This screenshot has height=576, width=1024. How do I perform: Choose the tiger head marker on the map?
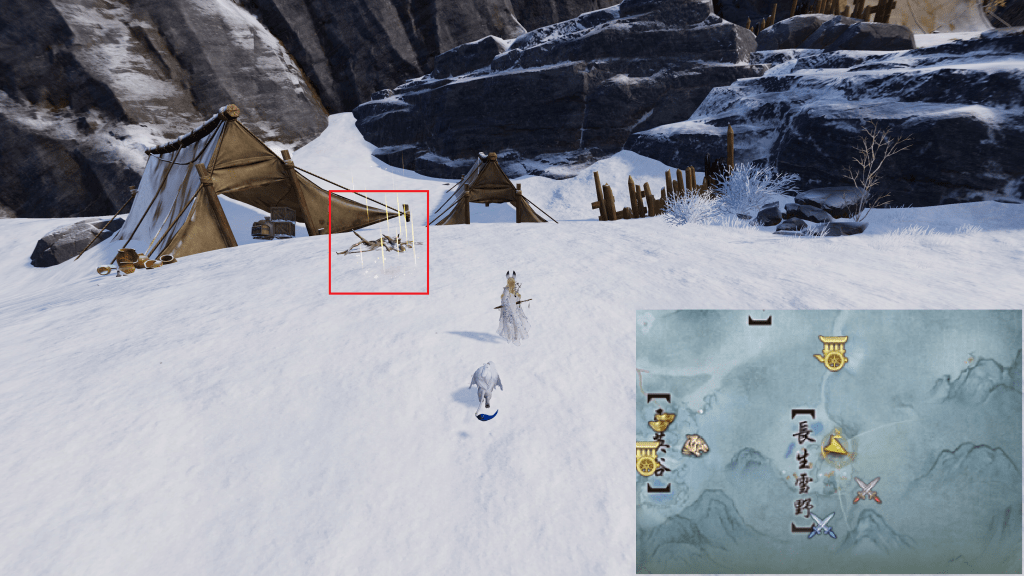(695, 445)
